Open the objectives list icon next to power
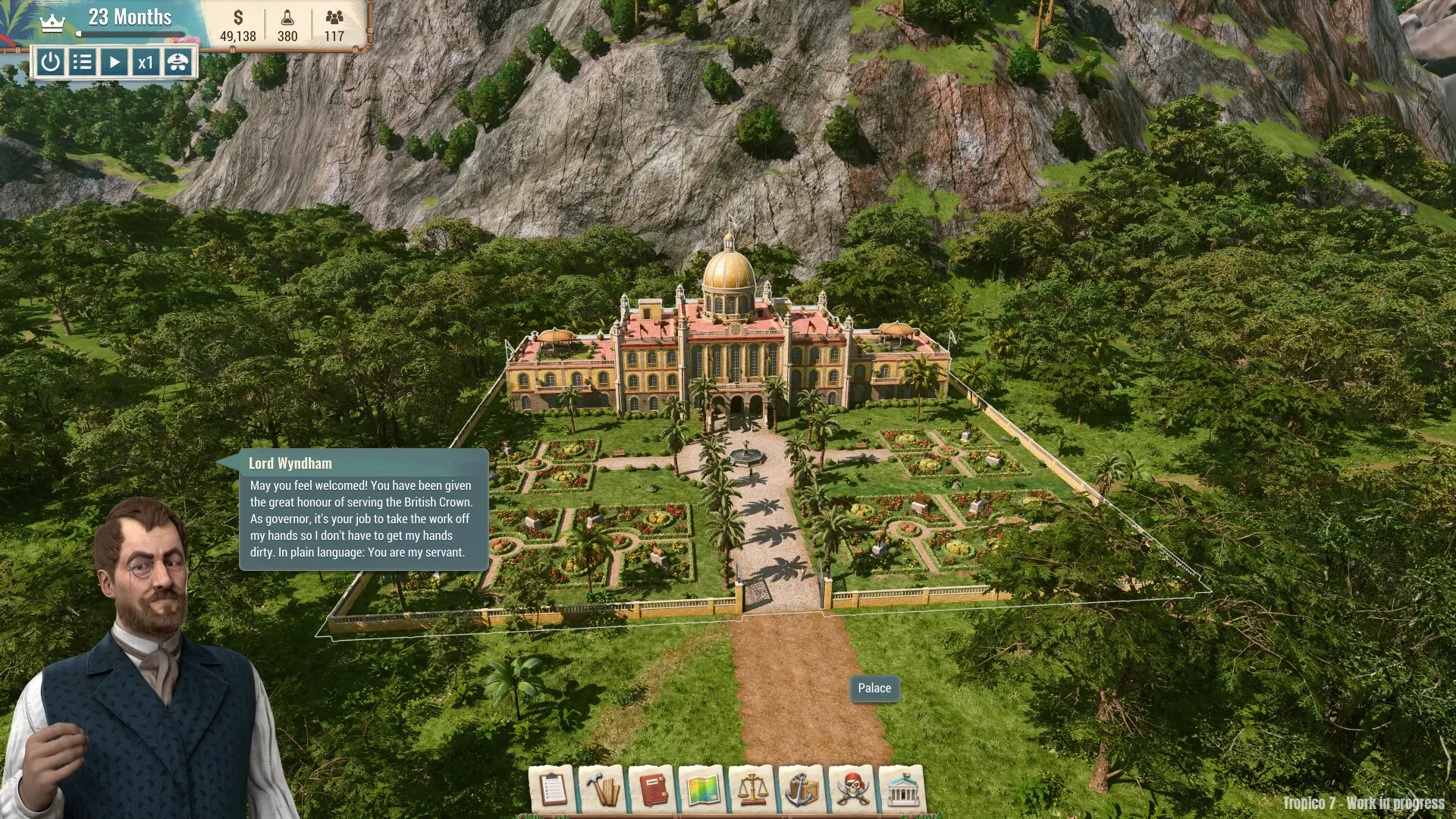This screenshot has width=1456, height=819. [x=81, y=63]
